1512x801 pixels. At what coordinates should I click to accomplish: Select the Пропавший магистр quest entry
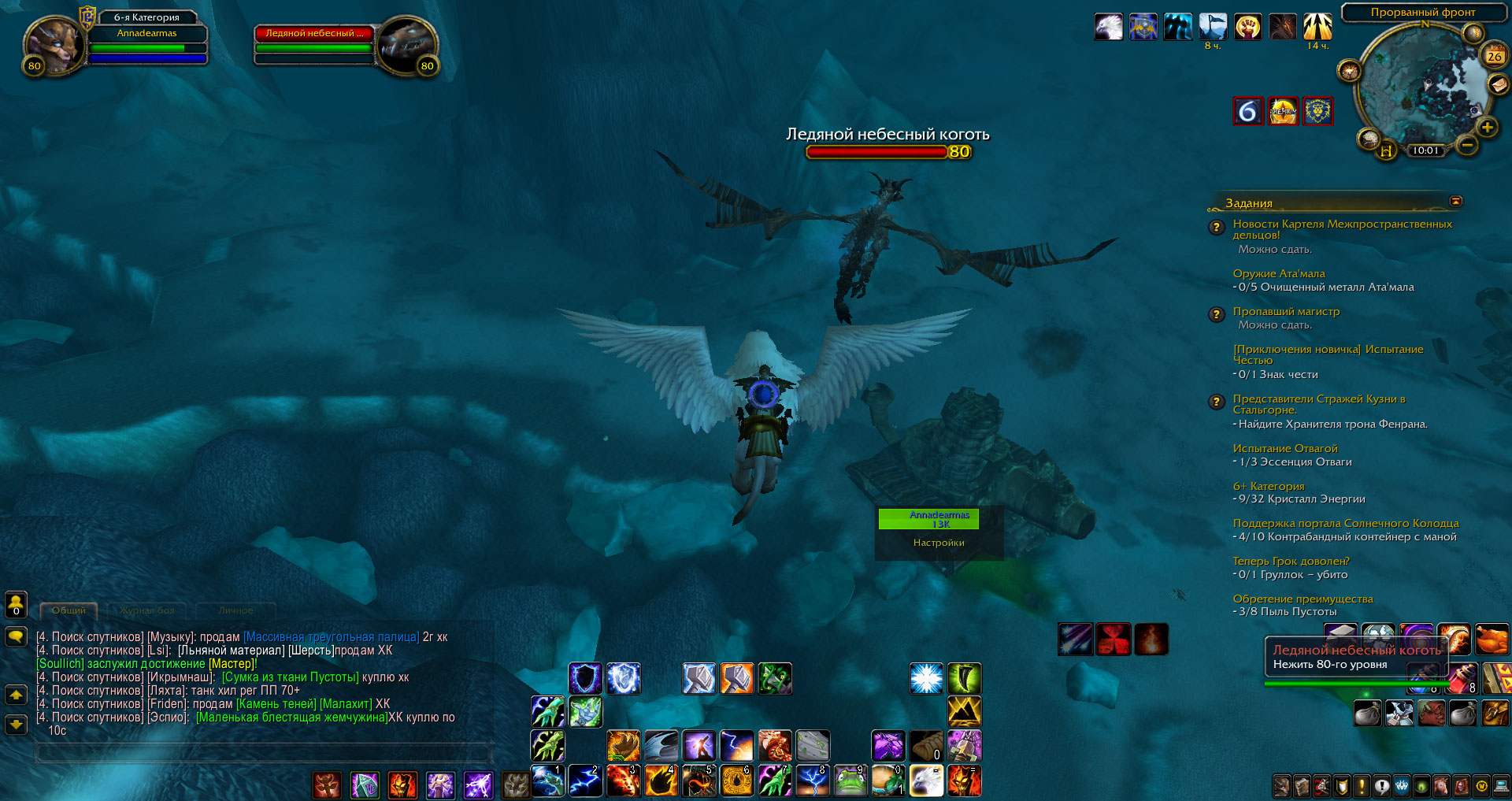(x=1285, y=311)
